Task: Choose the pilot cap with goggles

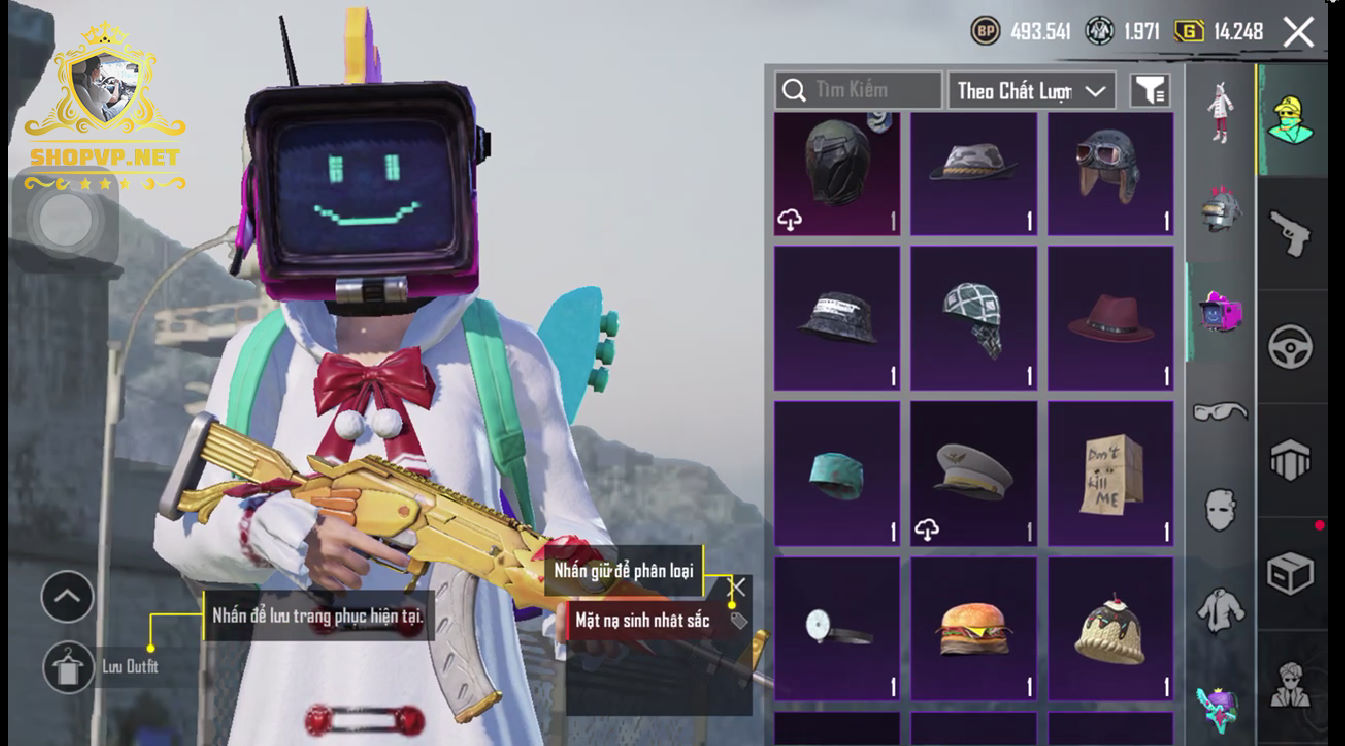Action: coord(1110,173)
